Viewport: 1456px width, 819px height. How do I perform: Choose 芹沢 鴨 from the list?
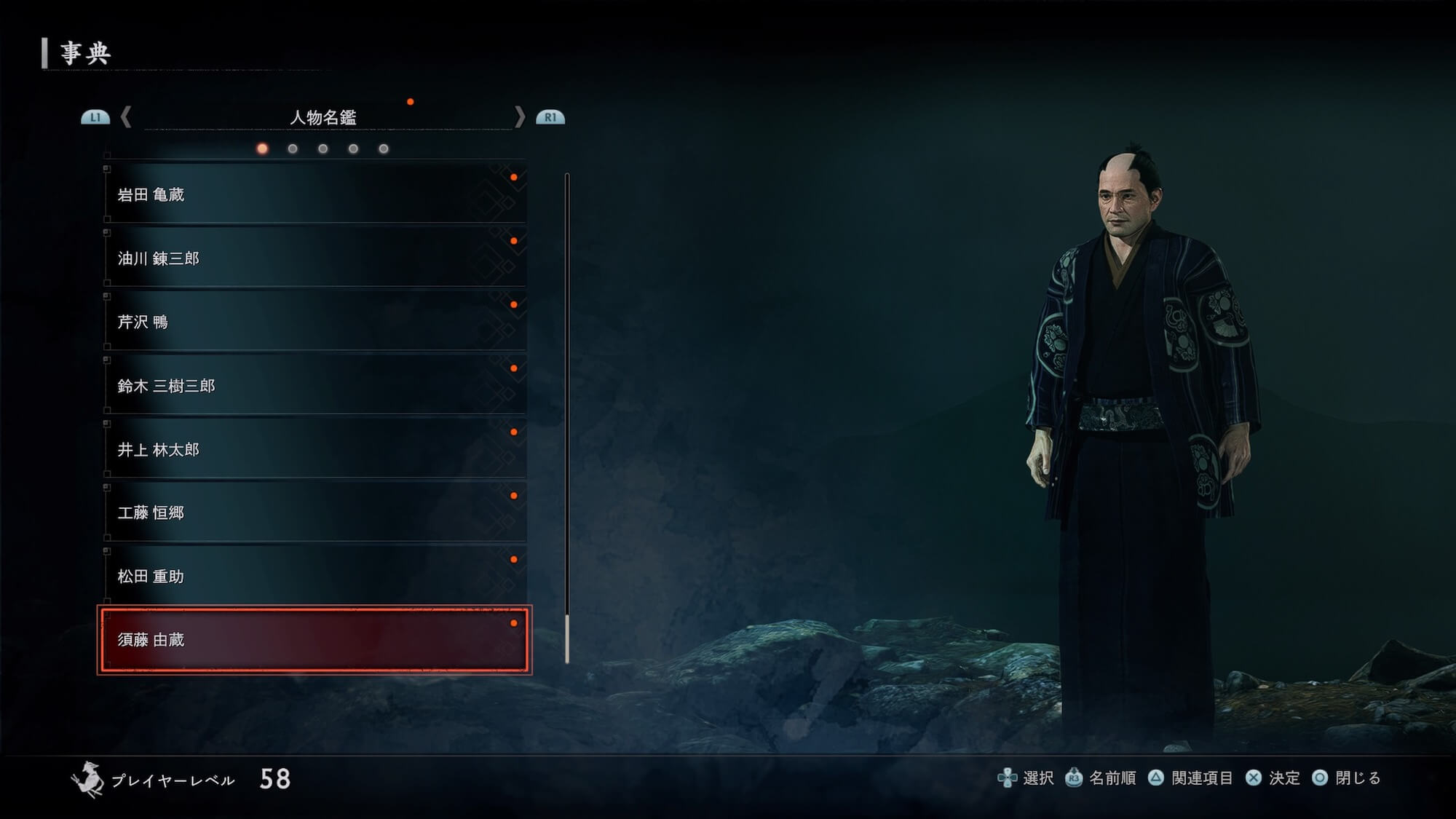pyautogui.click(x=314, y=322)
